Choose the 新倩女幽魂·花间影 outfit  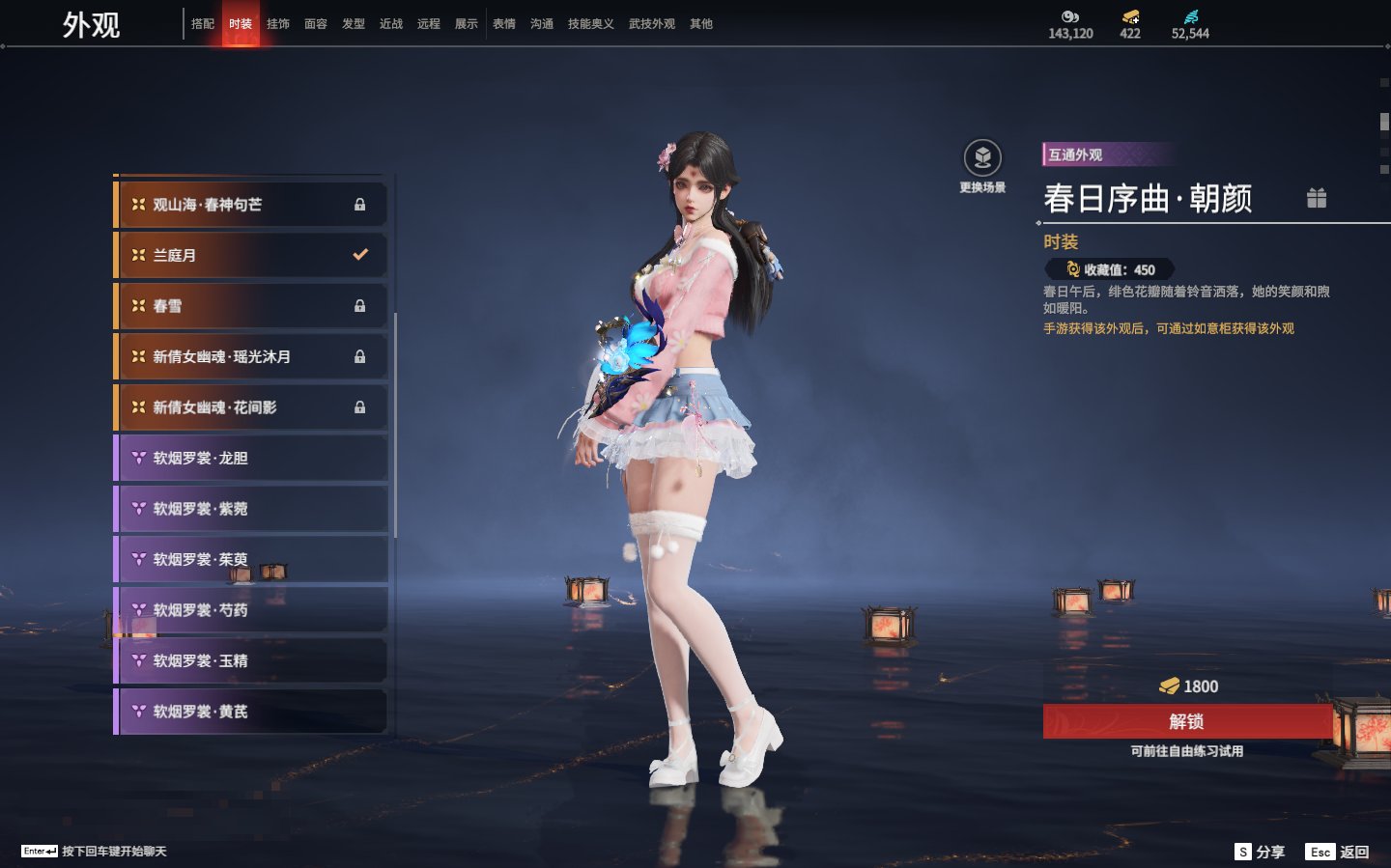point(251,407)
